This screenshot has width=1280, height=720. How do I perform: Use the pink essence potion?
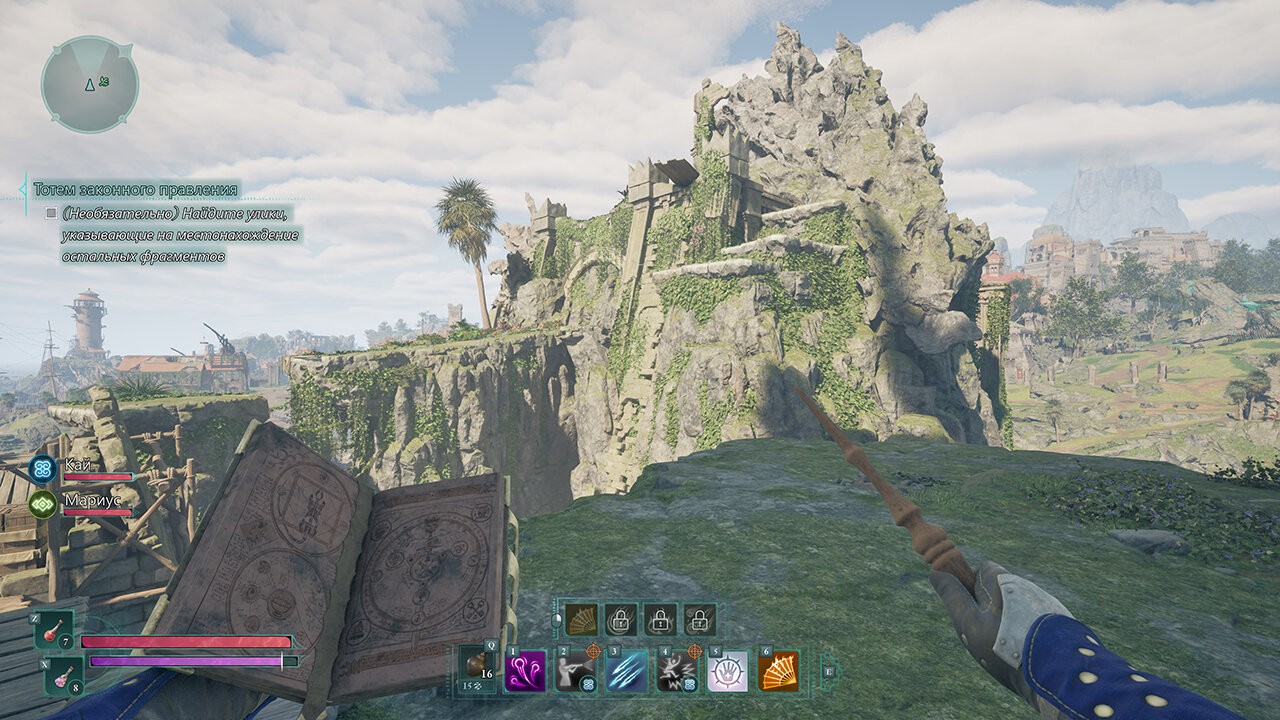point(62,676)
